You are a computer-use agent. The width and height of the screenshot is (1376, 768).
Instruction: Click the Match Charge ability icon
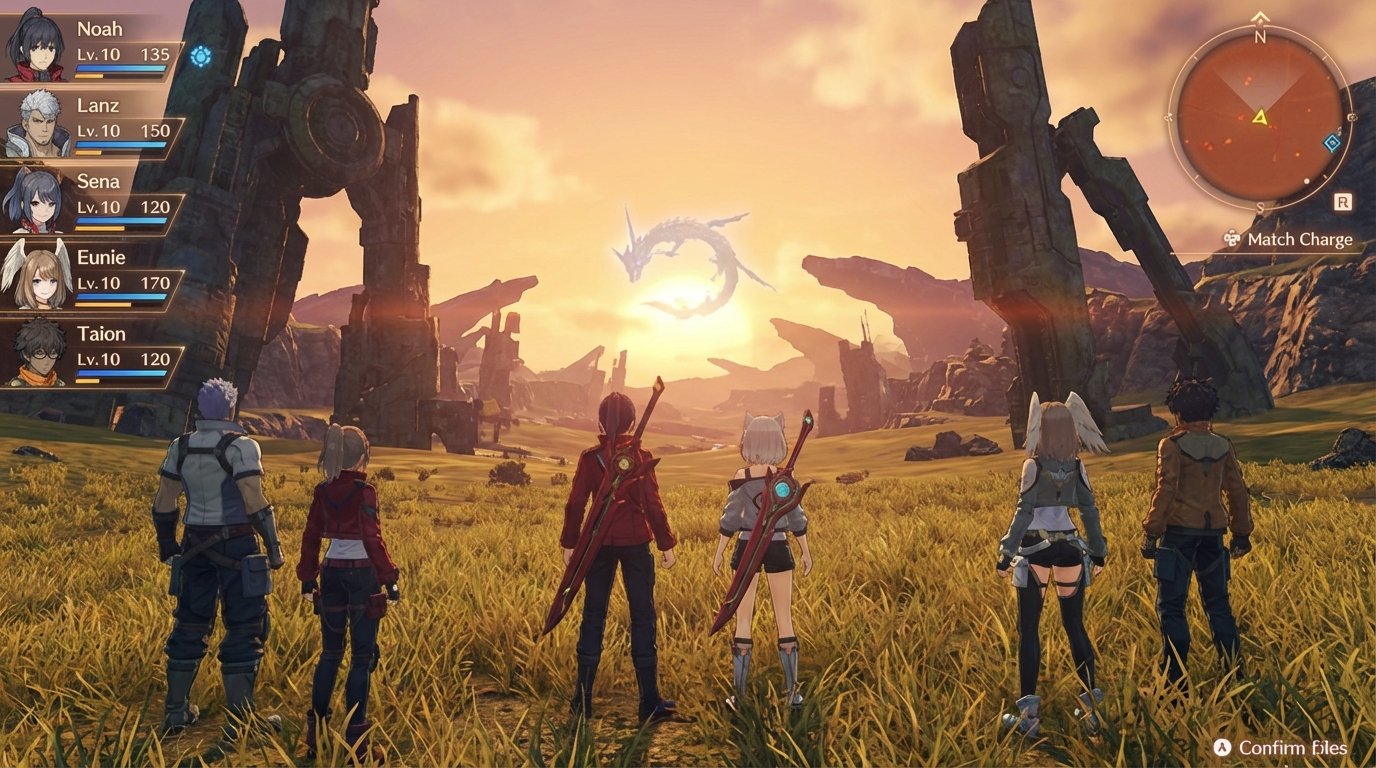click(1231, 239)
